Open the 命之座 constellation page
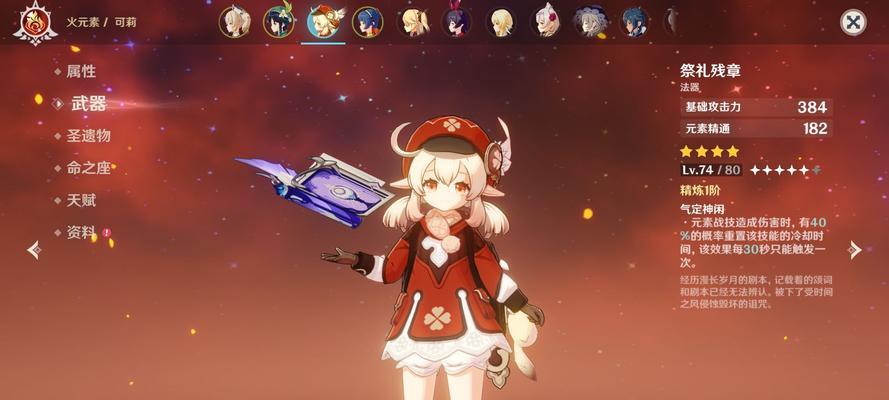The width and height of the screenshot is (889, 400). coord(88,168)
